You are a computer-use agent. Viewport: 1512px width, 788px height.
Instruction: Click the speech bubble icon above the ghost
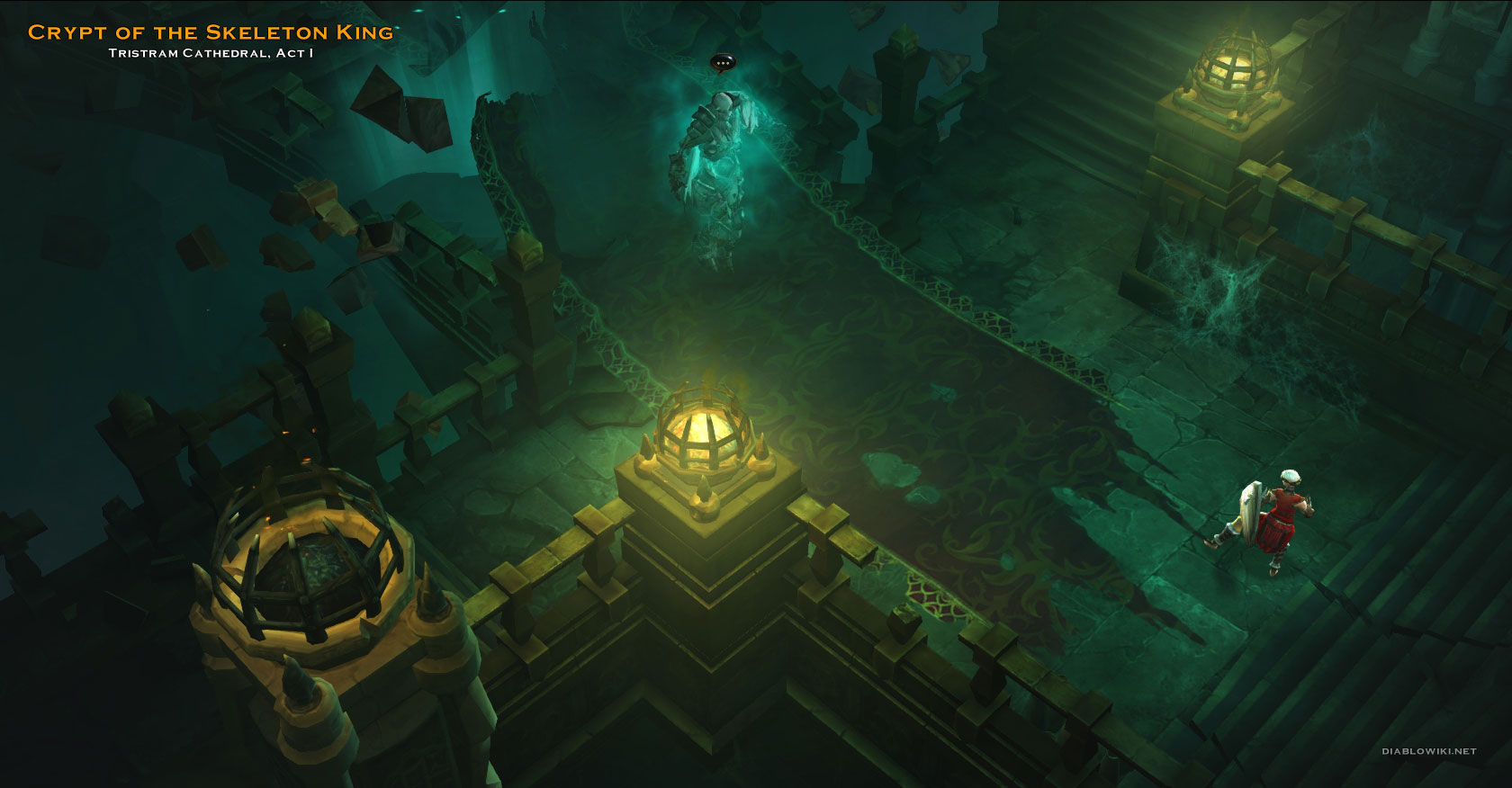(x=722, y=62)
